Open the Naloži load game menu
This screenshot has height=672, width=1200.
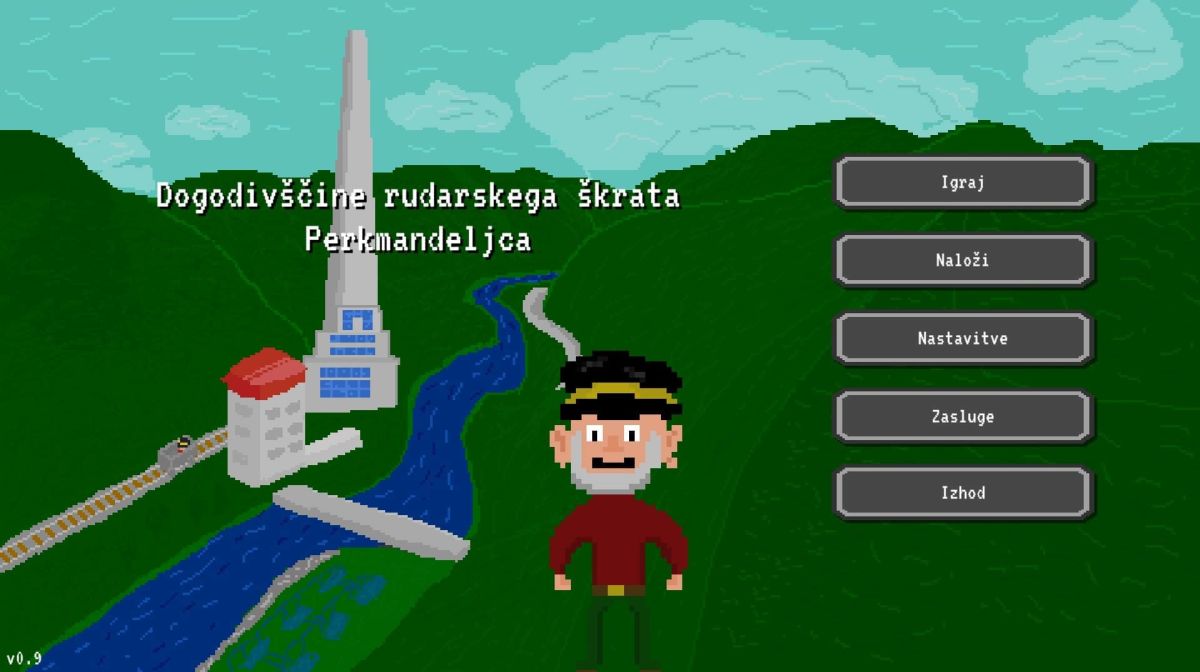pyautogui.click(x=963, y=260)
